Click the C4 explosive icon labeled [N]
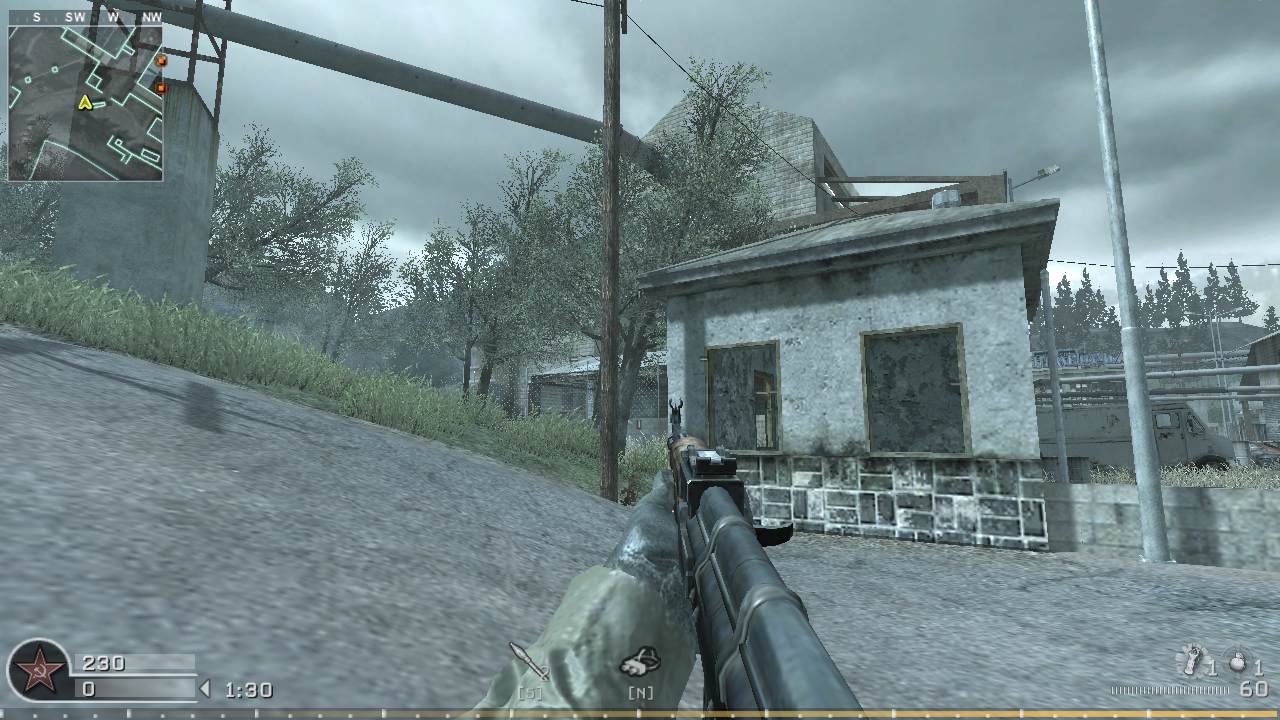 640,659
